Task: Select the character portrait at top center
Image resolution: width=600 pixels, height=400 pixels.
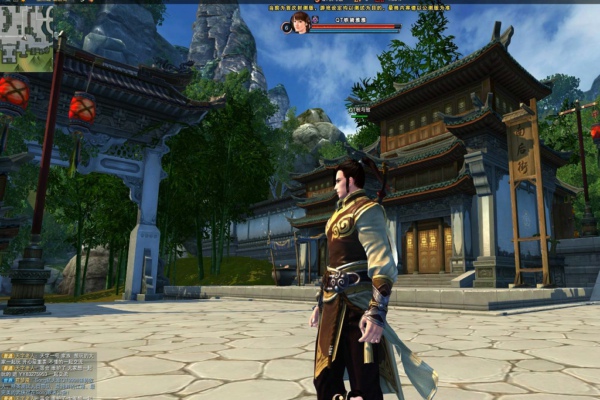Action: click(x=299, y=23)
